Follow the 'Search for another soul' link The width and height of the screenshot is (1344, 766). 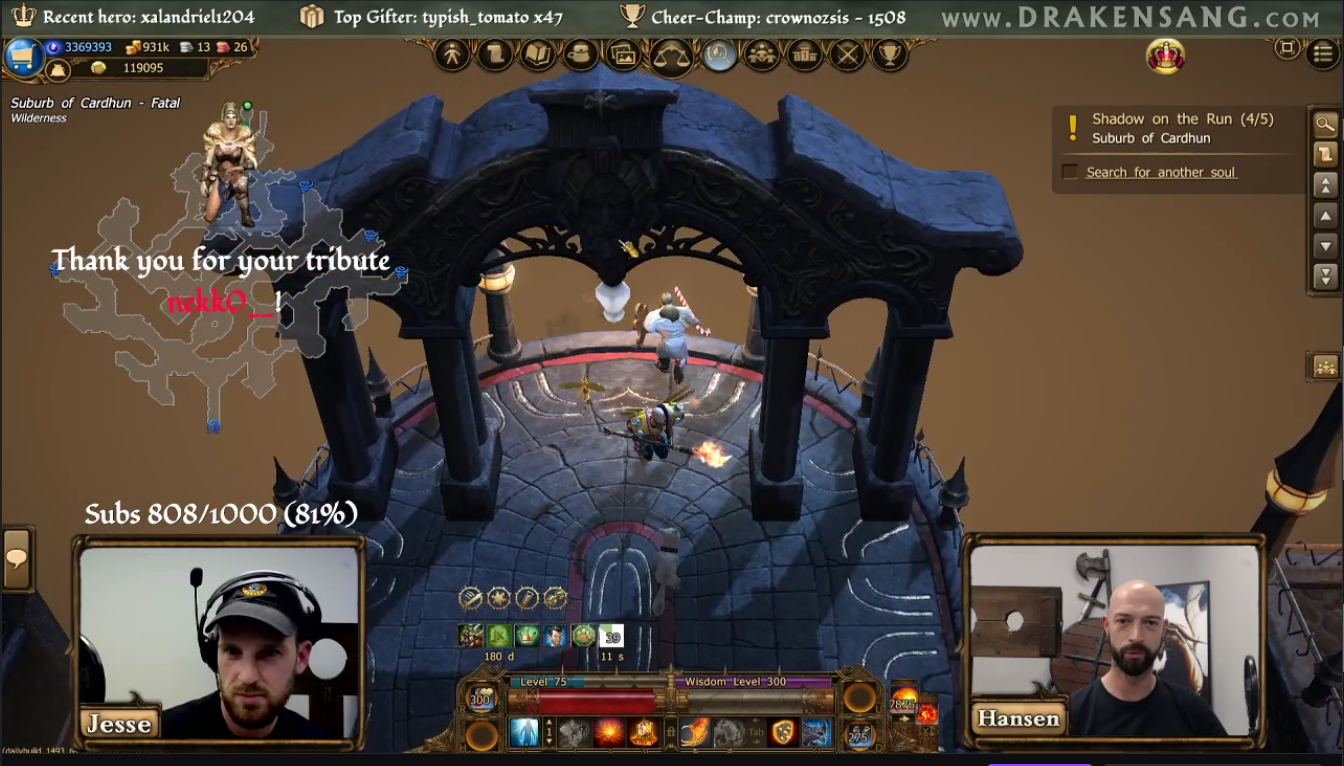pyautogui.click(x=1161, y=172)
